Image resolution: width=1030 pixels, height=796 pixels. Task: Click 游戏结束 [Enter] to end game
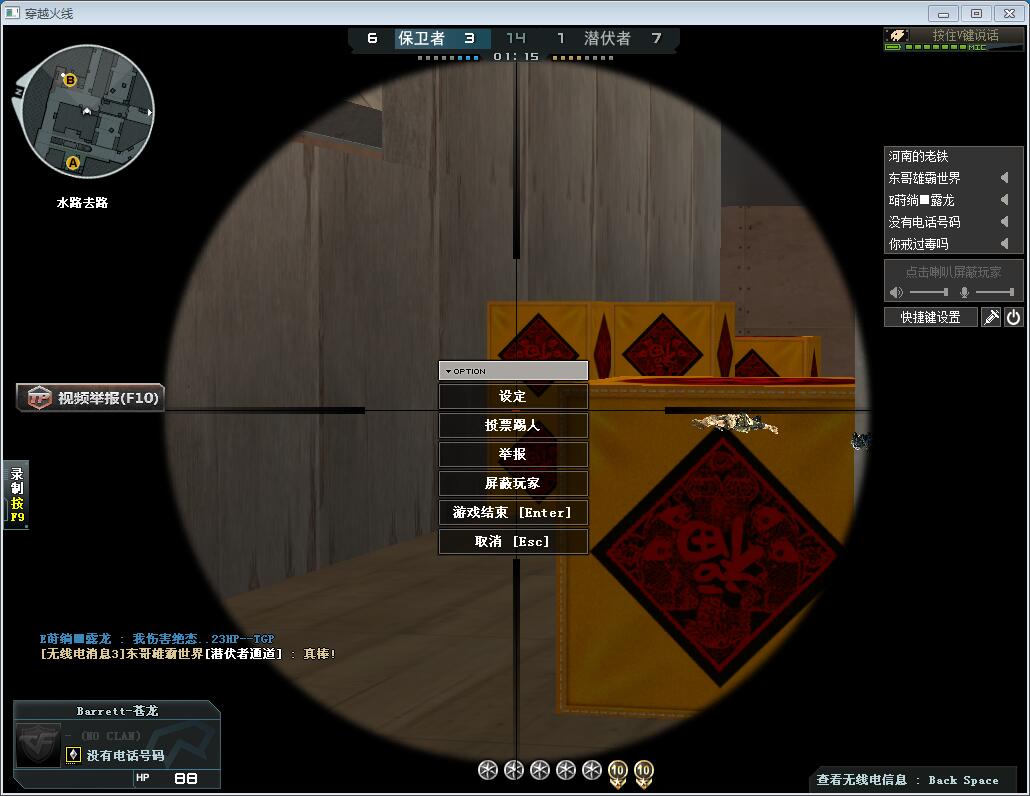click(x=513, y=513)
